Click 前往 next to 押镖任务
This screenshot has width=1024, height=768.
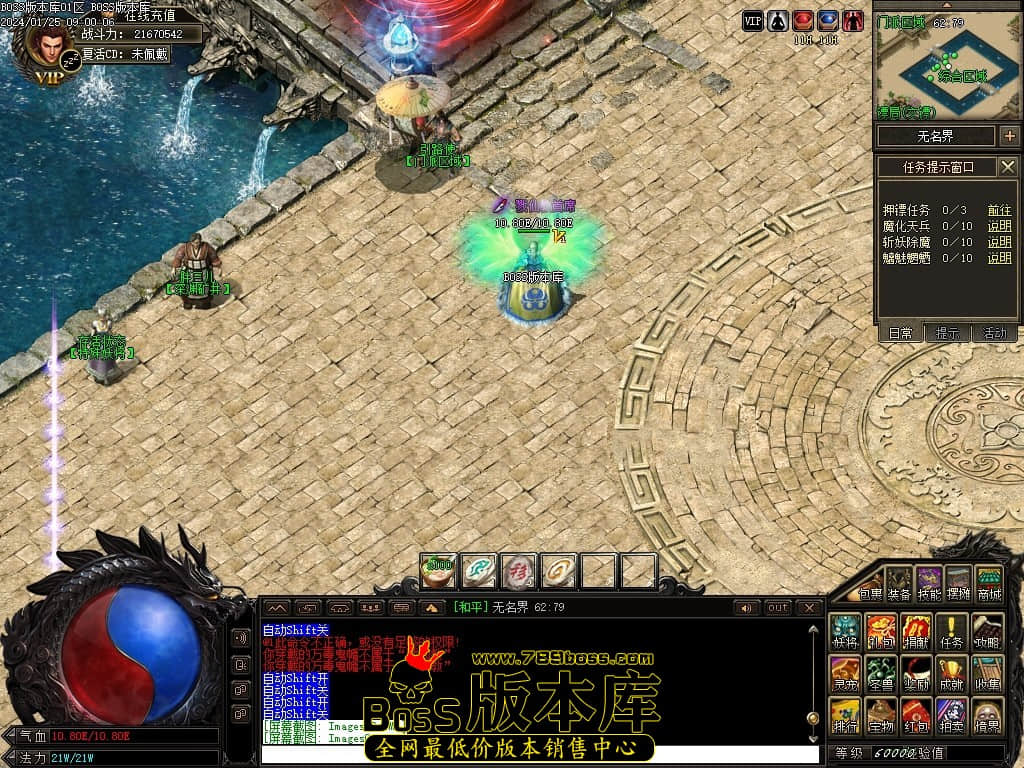(999, 210)
